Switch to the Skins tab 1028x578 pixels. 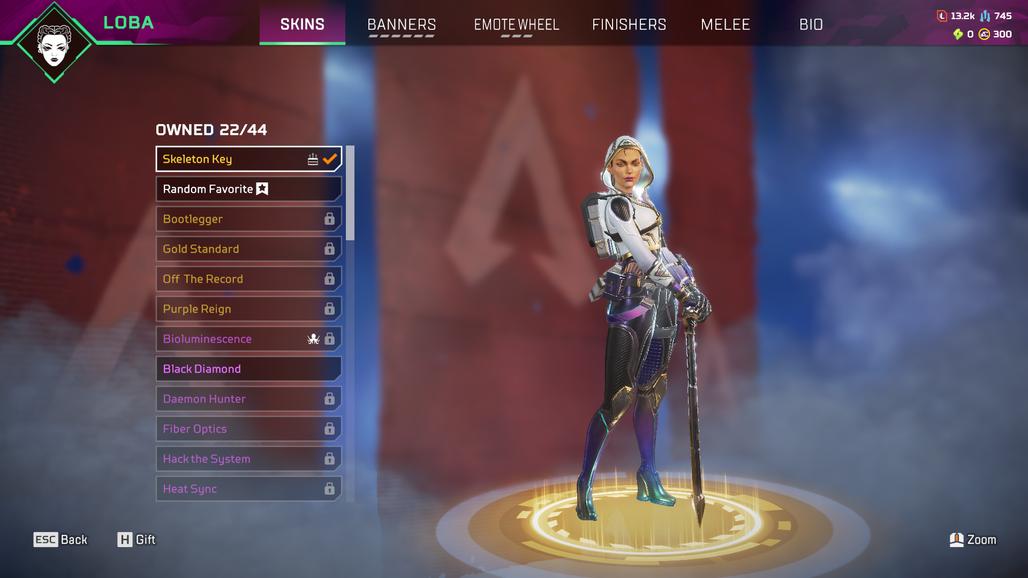[x=302, y=24]
